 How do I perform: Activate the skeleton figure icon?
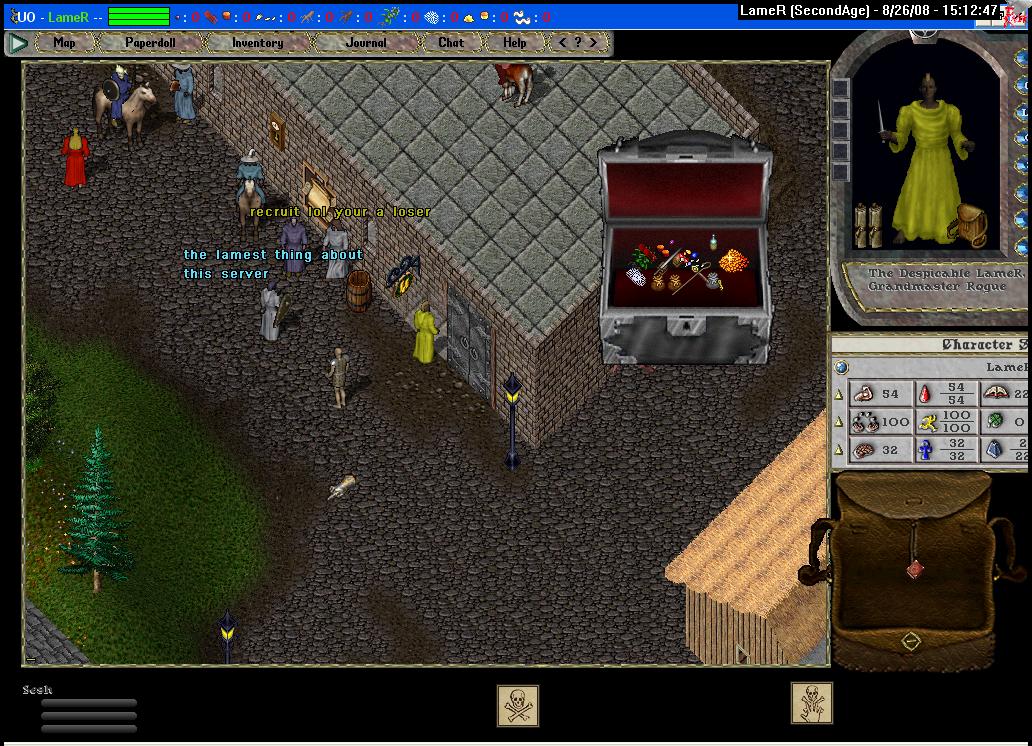tap(811, 703)
